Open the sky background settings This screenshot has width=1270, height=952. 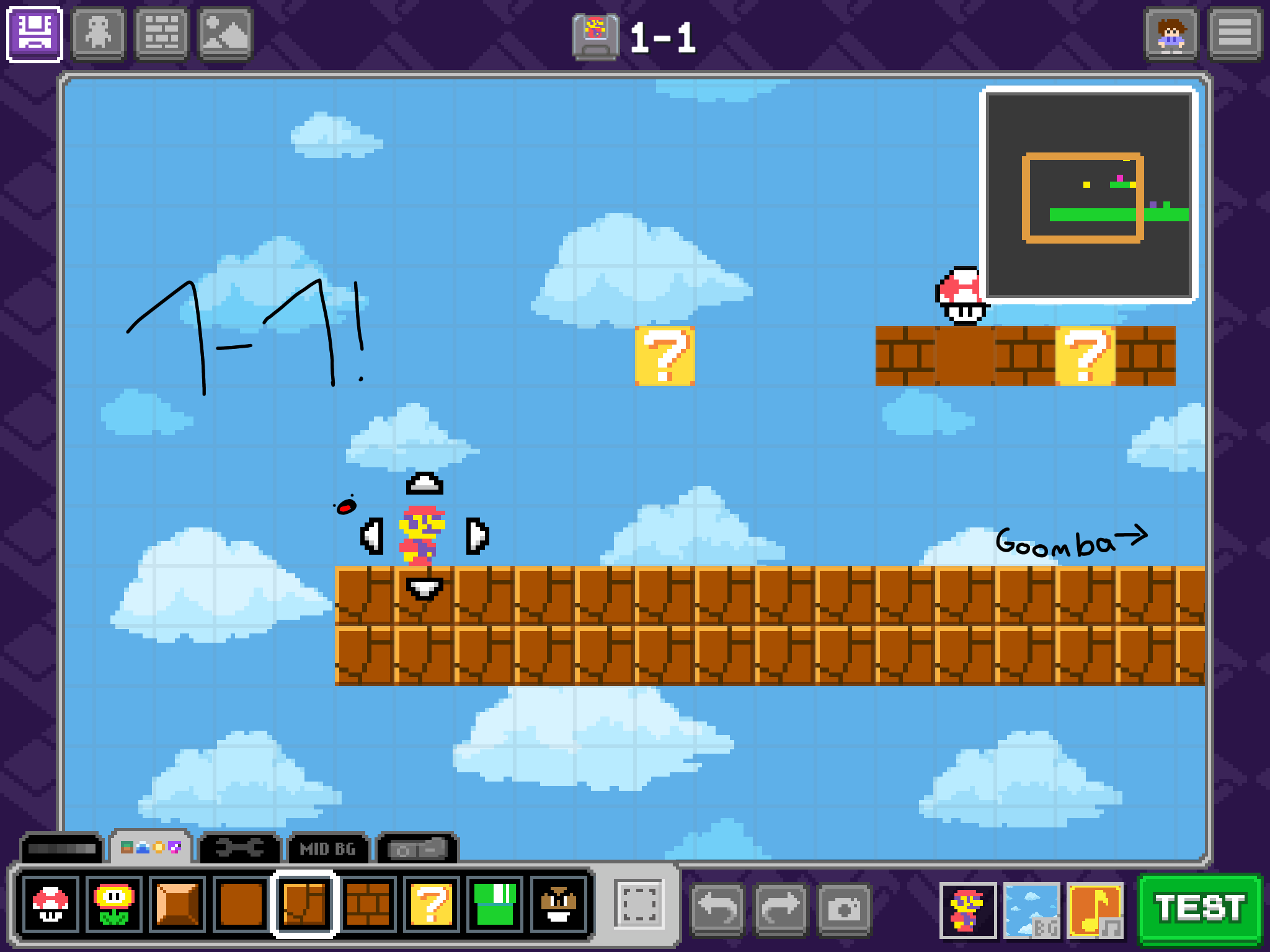click(x=1032, y=910)
